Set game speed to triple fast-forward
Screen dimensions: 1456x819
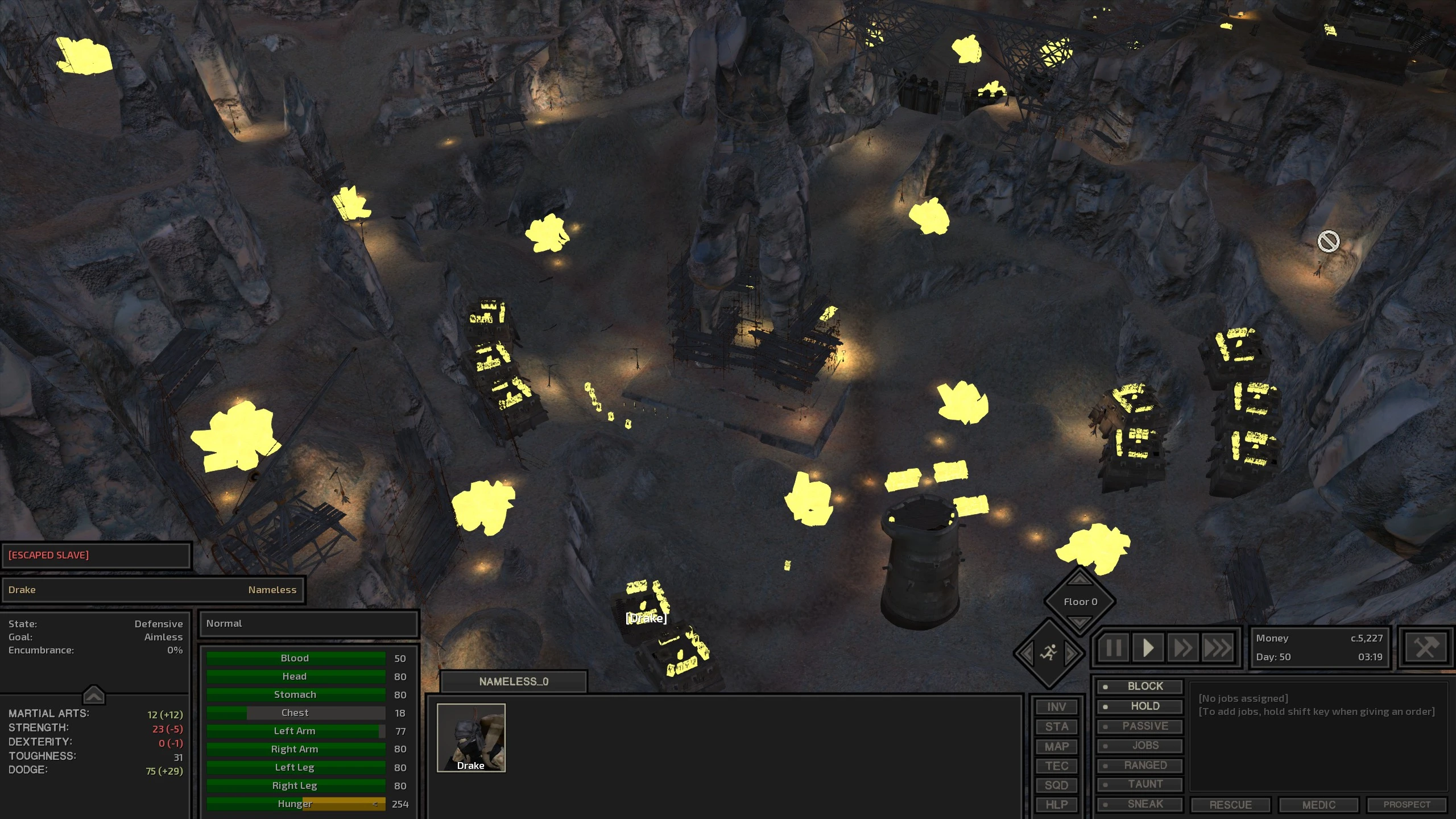(x=1218, y=648)
